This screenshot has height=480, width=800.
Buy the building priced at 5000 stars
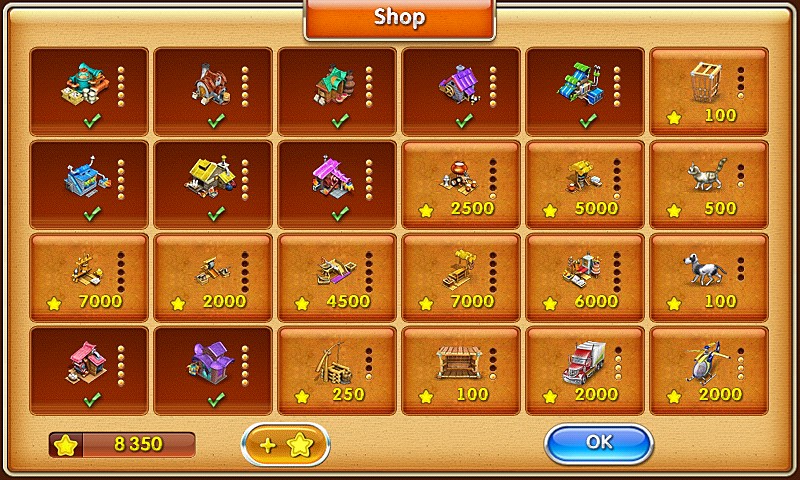click(584, 184)
